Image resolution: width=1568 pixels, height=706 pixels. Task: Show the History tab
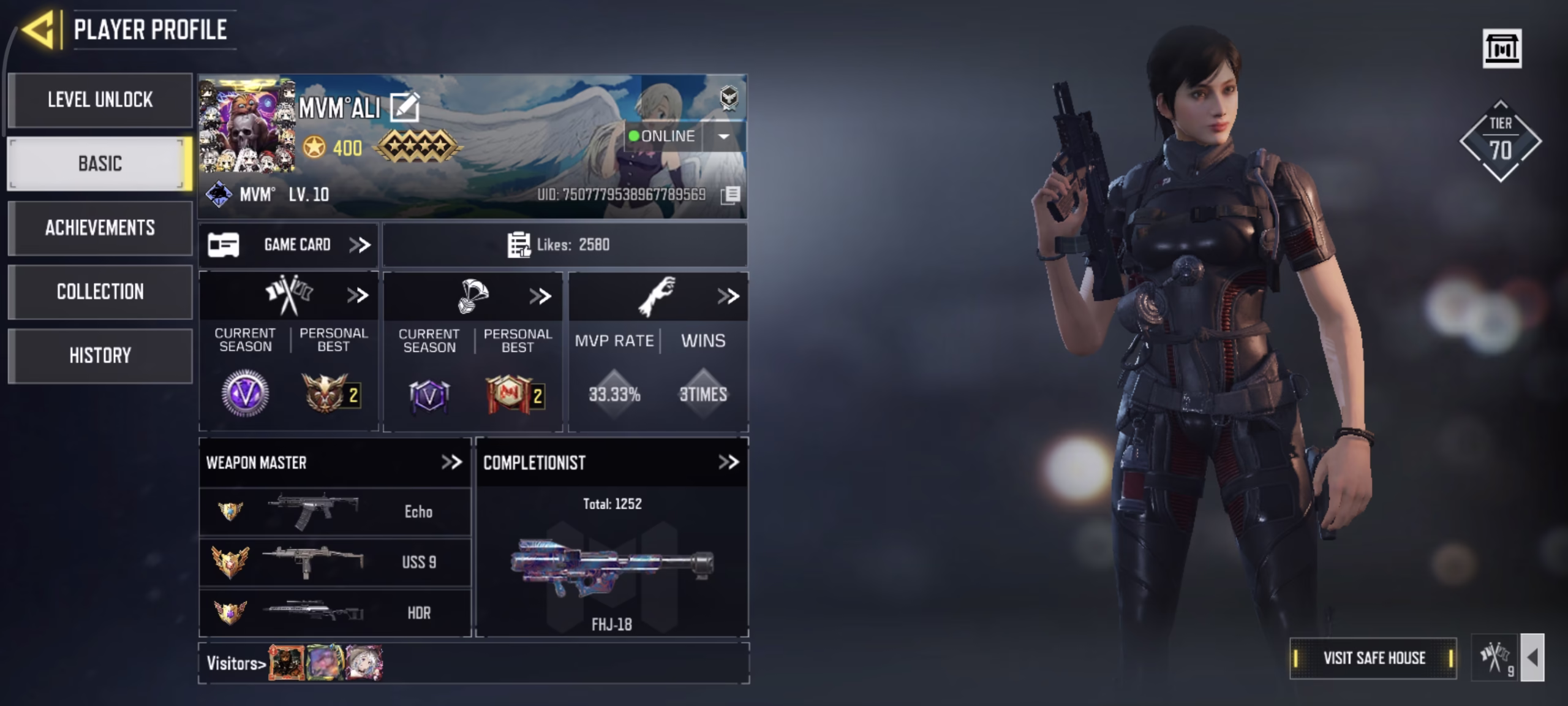tap(100, 356)
